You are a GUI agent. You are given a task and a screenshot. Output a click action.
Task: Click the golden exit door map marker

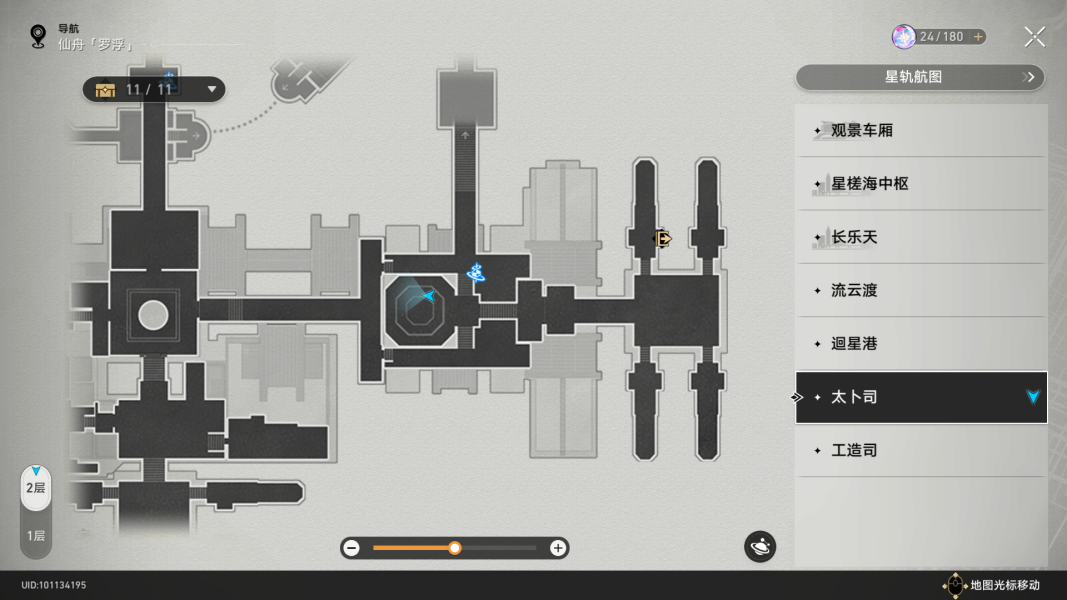pyautogui.click(x=661, y=238)
